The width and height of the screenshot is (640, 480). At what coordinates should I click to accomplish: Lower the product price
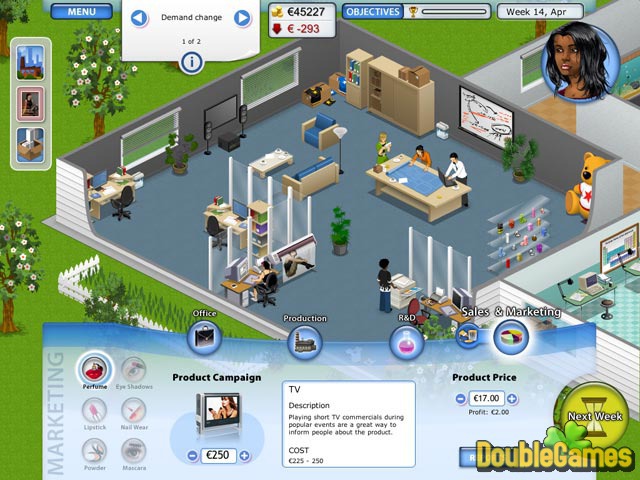click(x=460, y=398)
